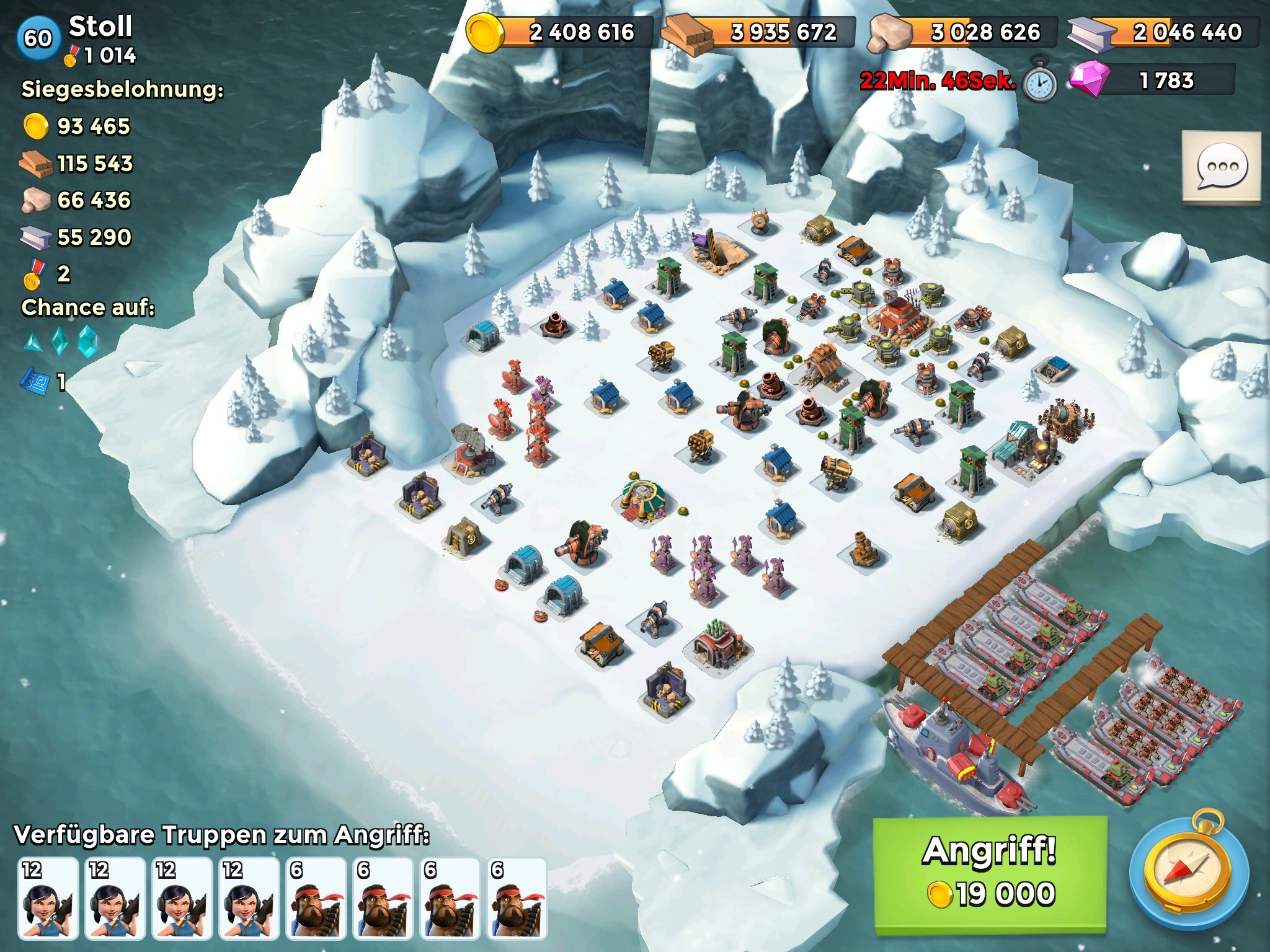Viewport: 1270px width, 952px height.
Task: Select the gold coins resource bar
Action: [560, 32]
